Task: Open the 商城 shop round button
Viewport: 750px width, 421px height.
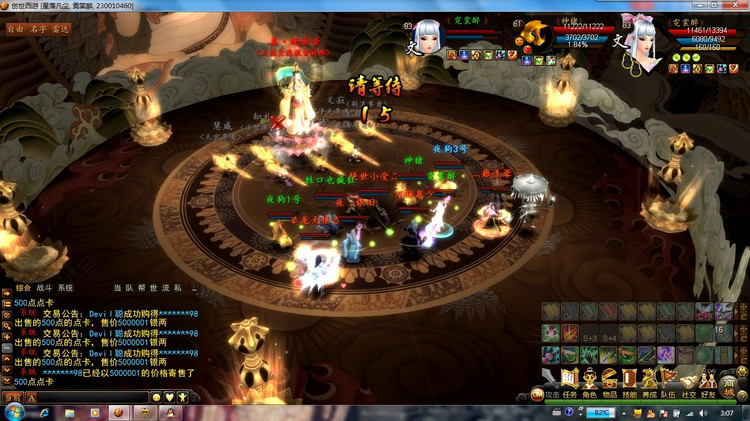Action: click(x=730, y=385)
